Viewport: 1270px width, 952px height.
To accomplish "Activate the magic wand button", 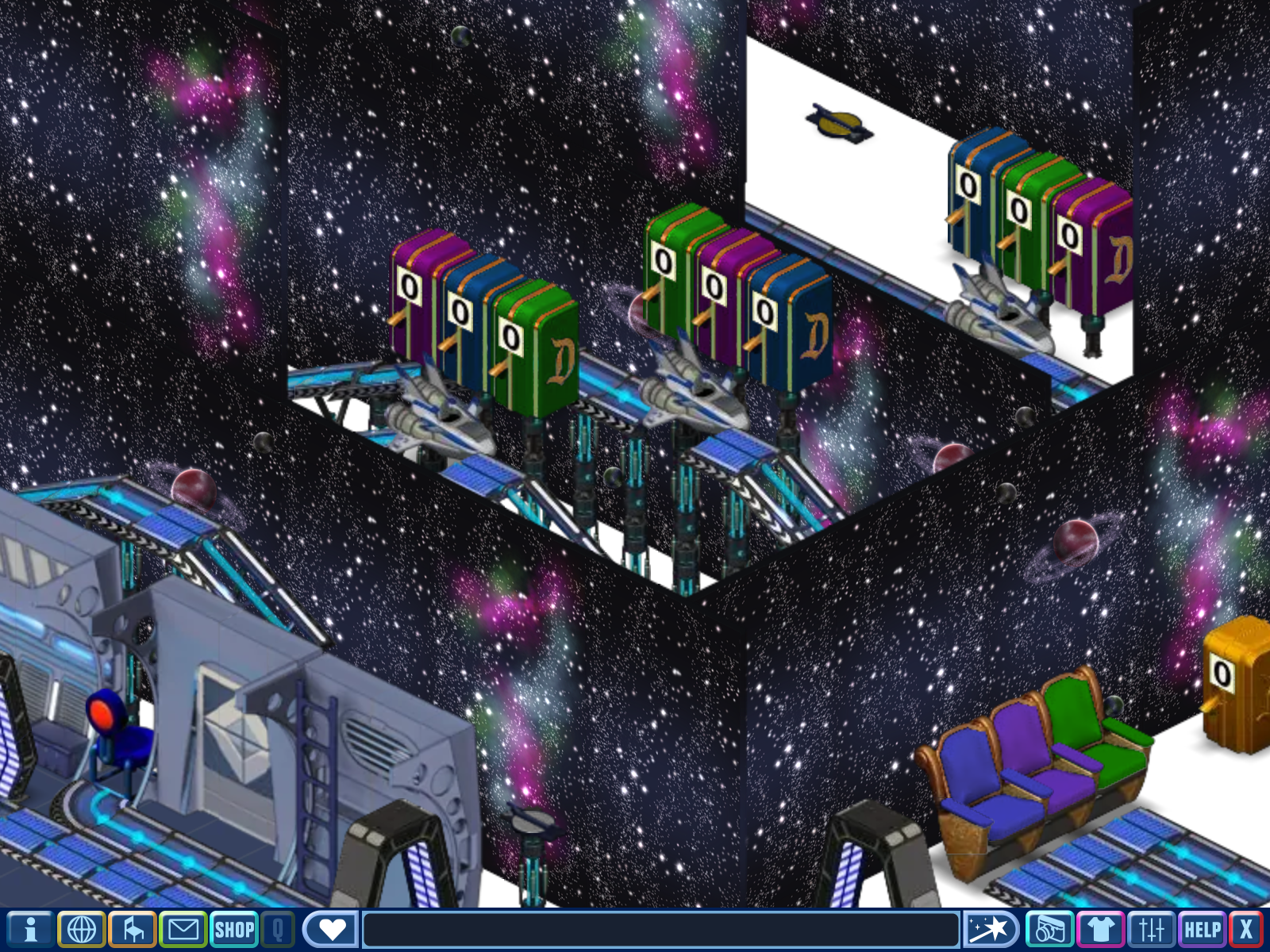I will 990,929.
